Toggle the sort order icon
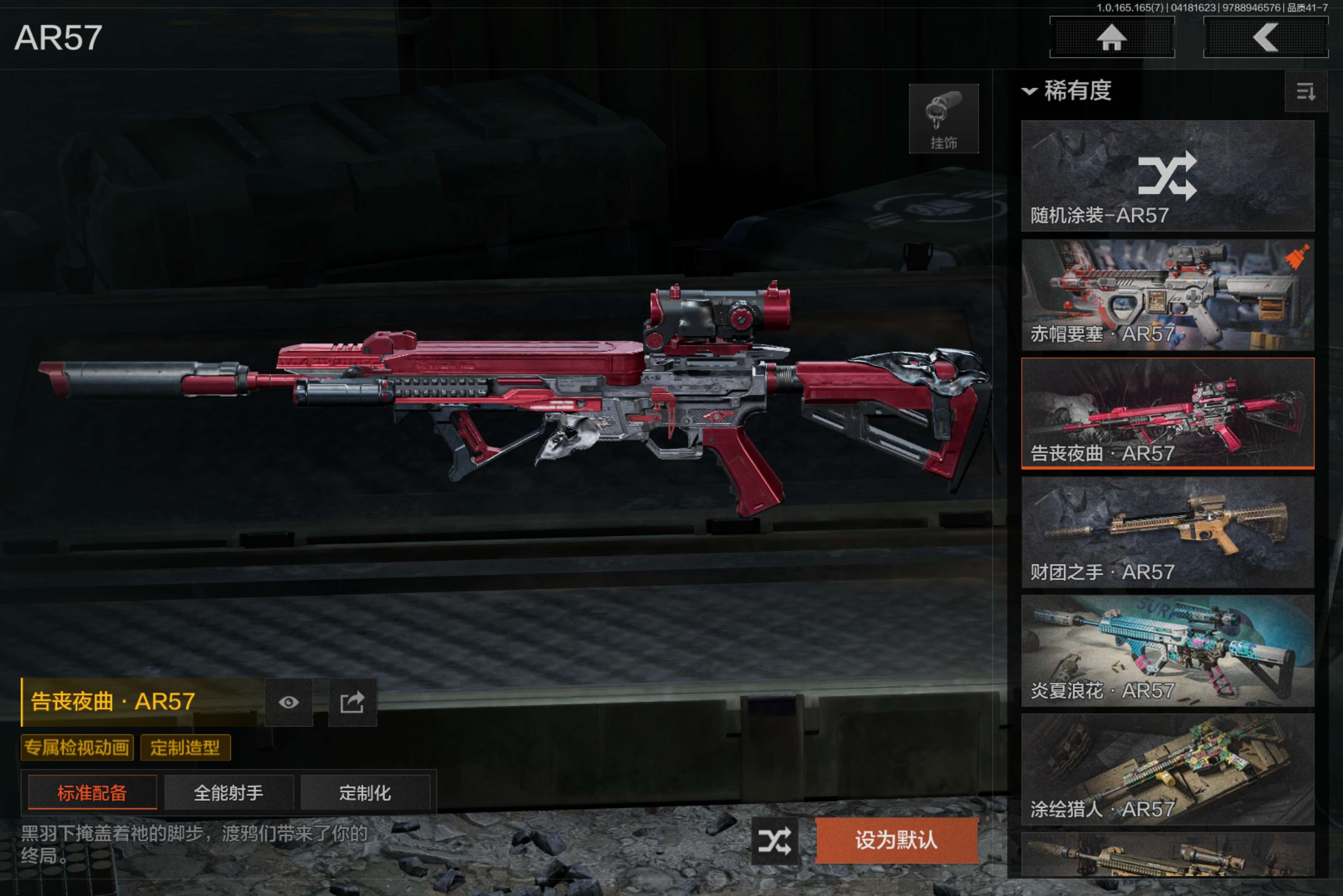 [x=1305, y=91]
